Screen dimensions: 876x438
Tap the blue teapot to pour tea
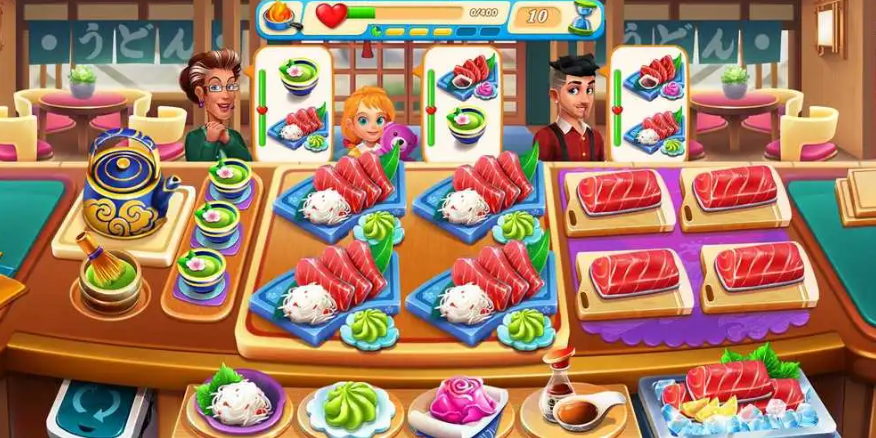pos(126,191)
